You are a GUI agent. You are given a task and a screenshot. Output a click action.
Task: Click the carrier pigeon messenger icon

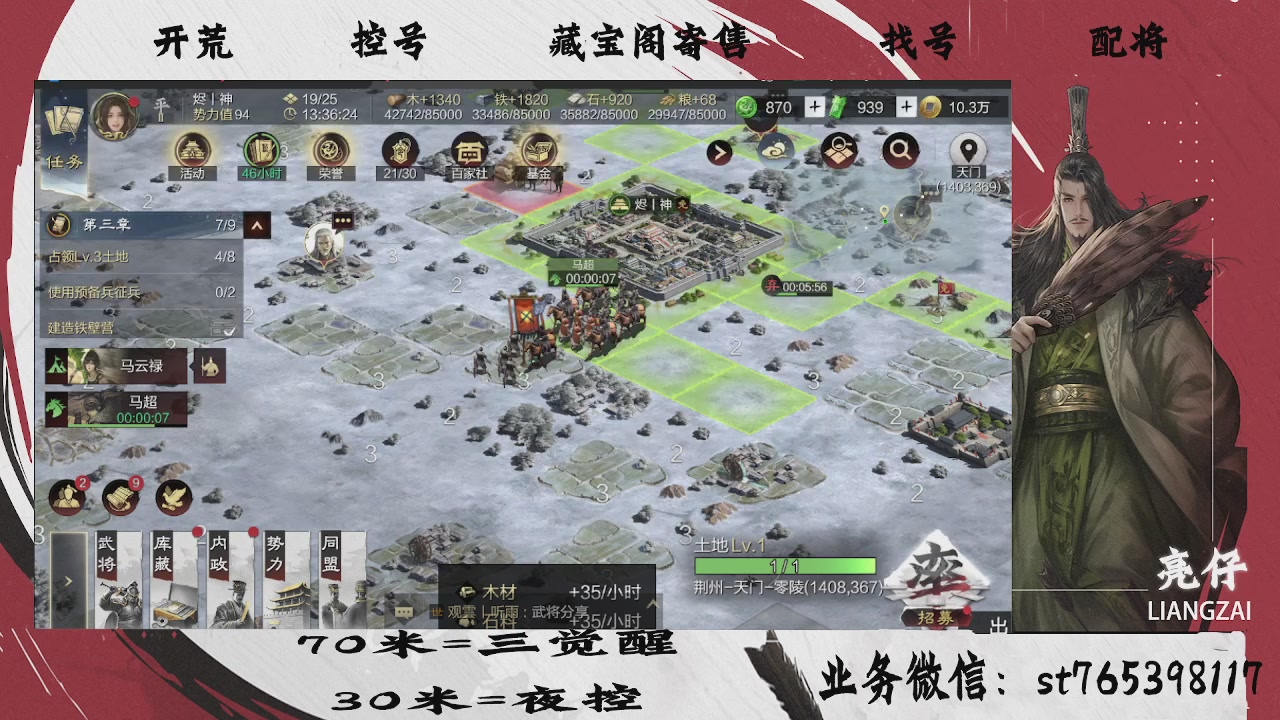pos(172,497)
